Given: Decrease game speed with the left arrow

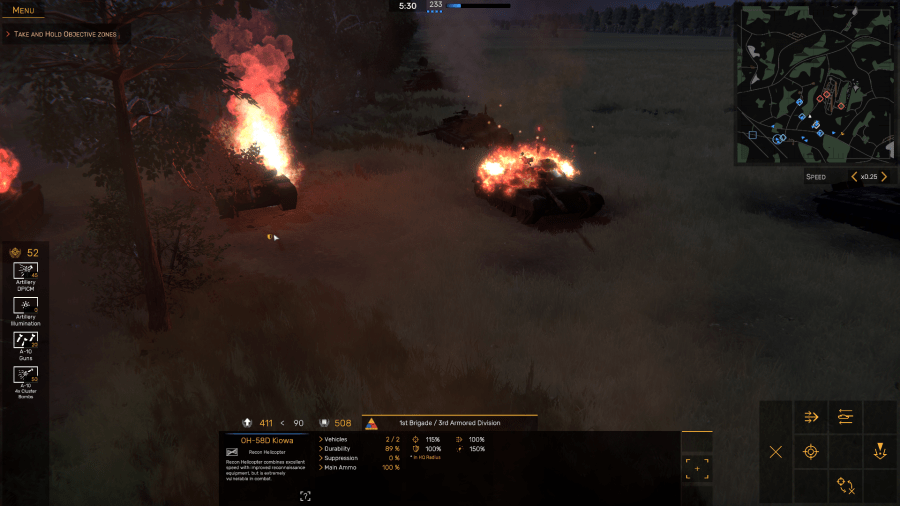Looking at the screenshot, I should (x=853, y=177).
